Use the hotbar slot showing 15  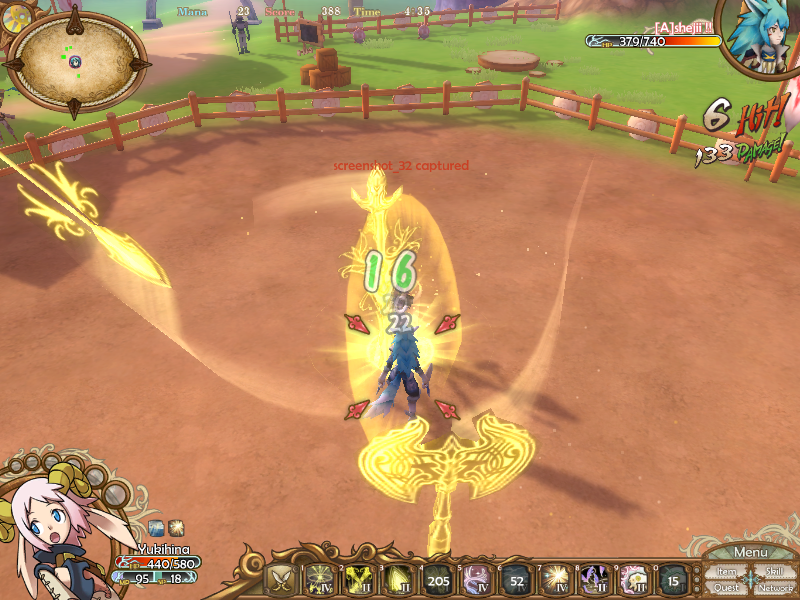(673, 579)
